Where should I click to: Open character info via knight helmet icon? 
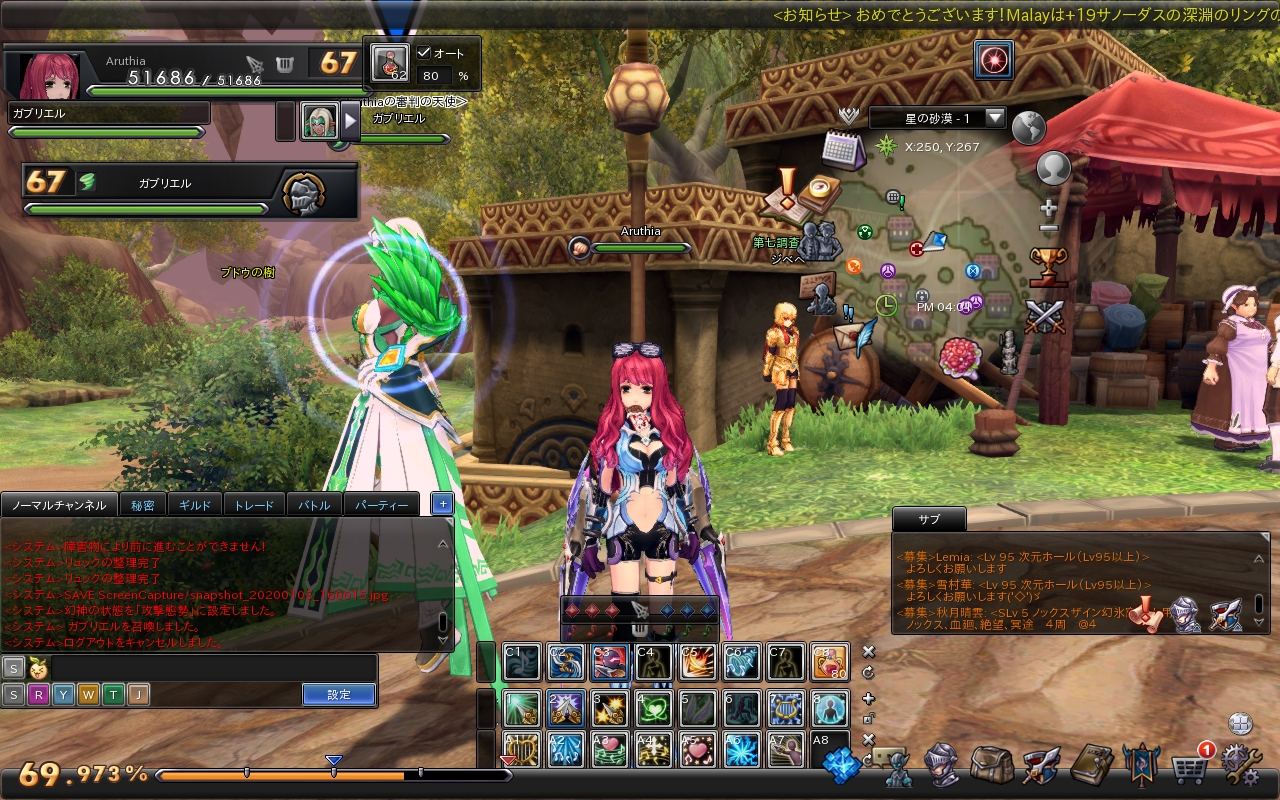[x=940, y=768]
